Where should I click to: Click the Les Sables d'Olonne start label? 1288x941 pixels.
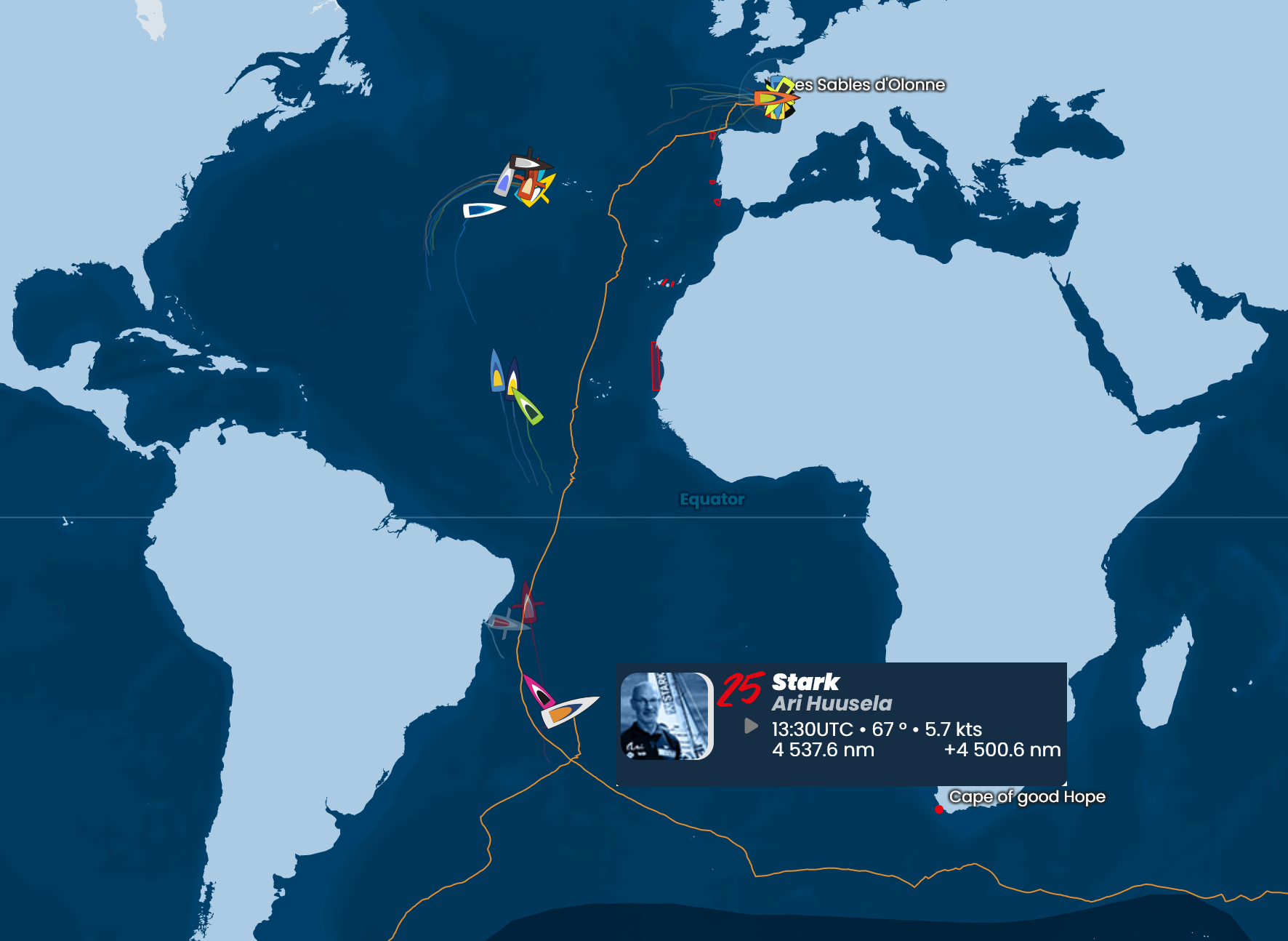[869, 85]
